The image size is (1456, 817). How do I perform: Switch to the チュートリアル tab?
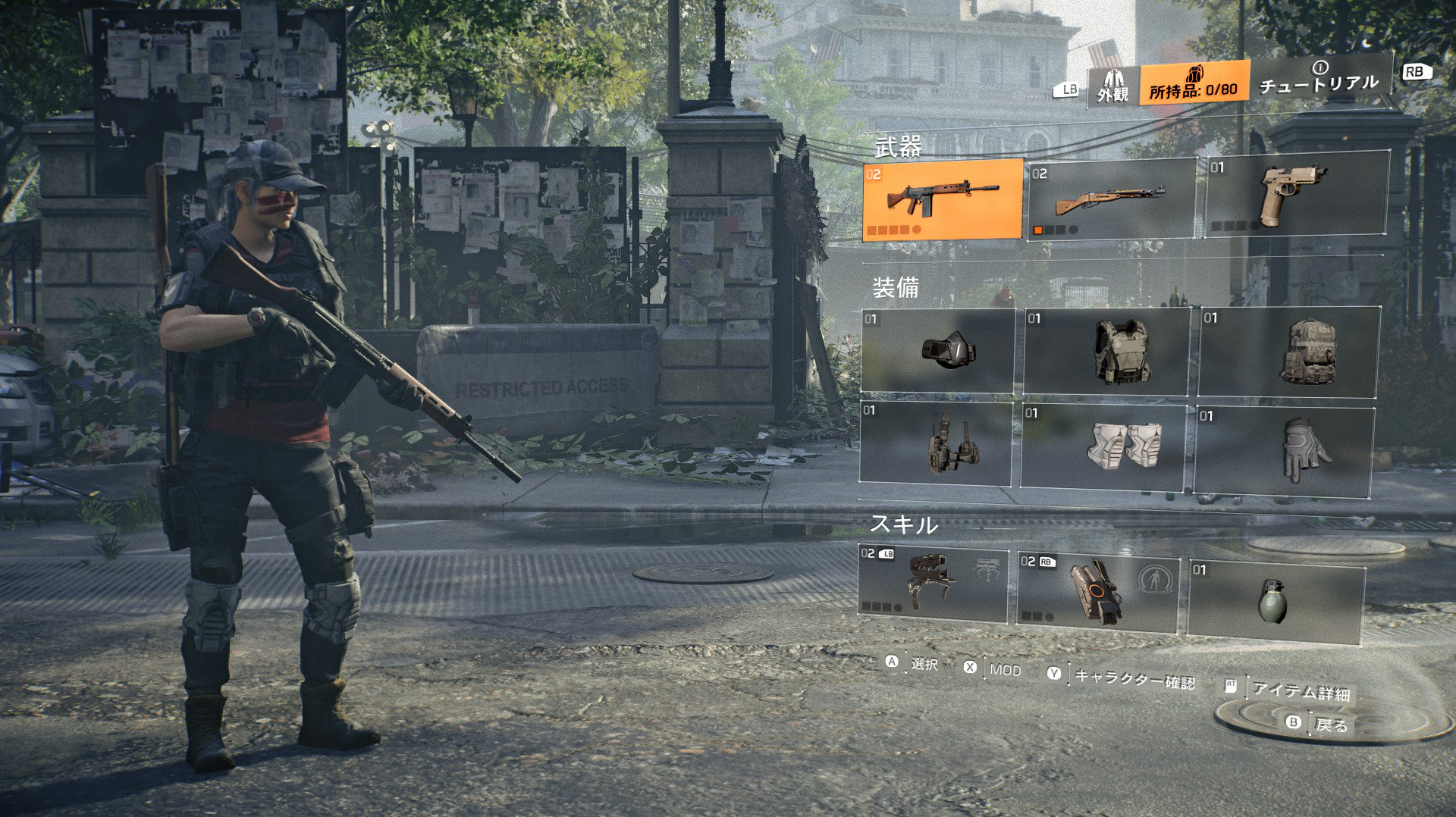1319,80
